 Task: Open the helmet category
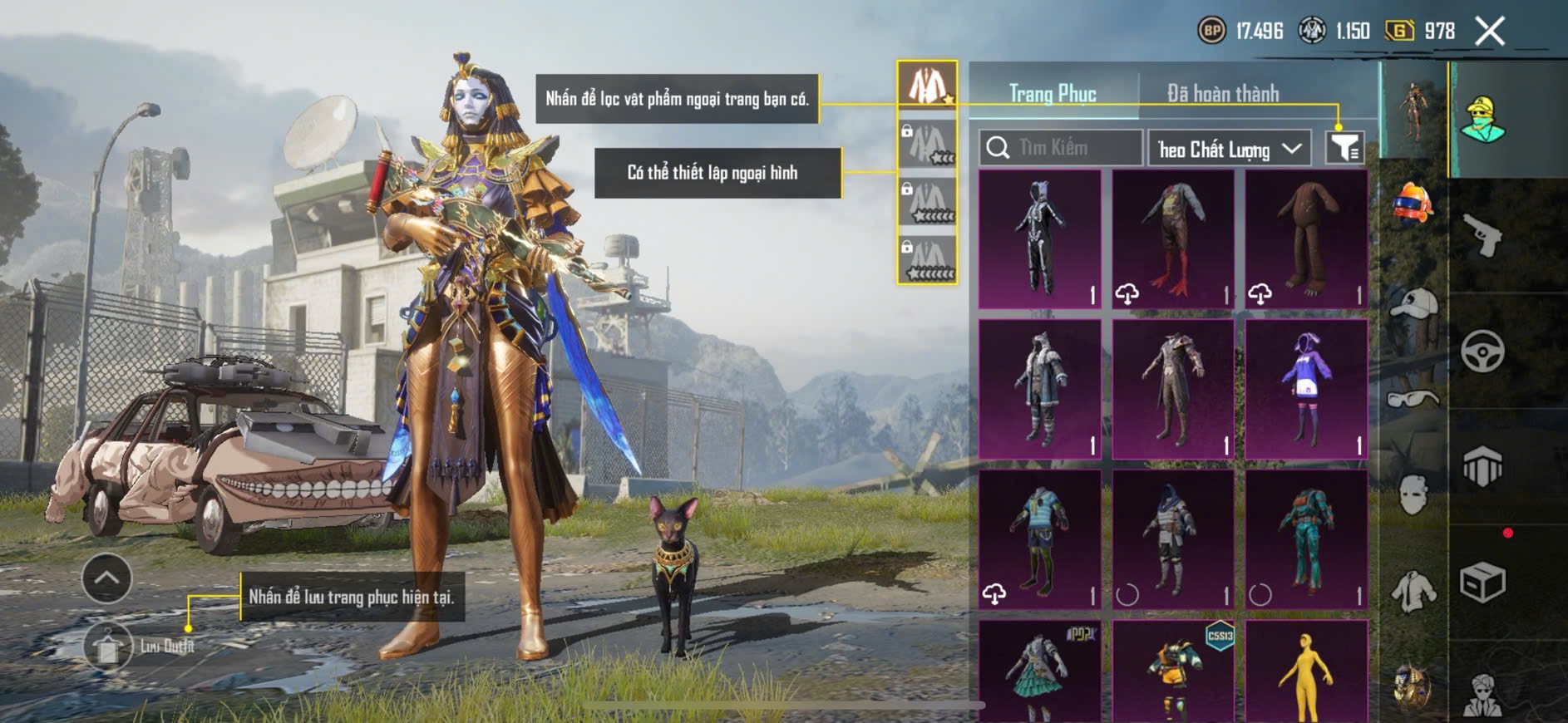pos(1413,204)
